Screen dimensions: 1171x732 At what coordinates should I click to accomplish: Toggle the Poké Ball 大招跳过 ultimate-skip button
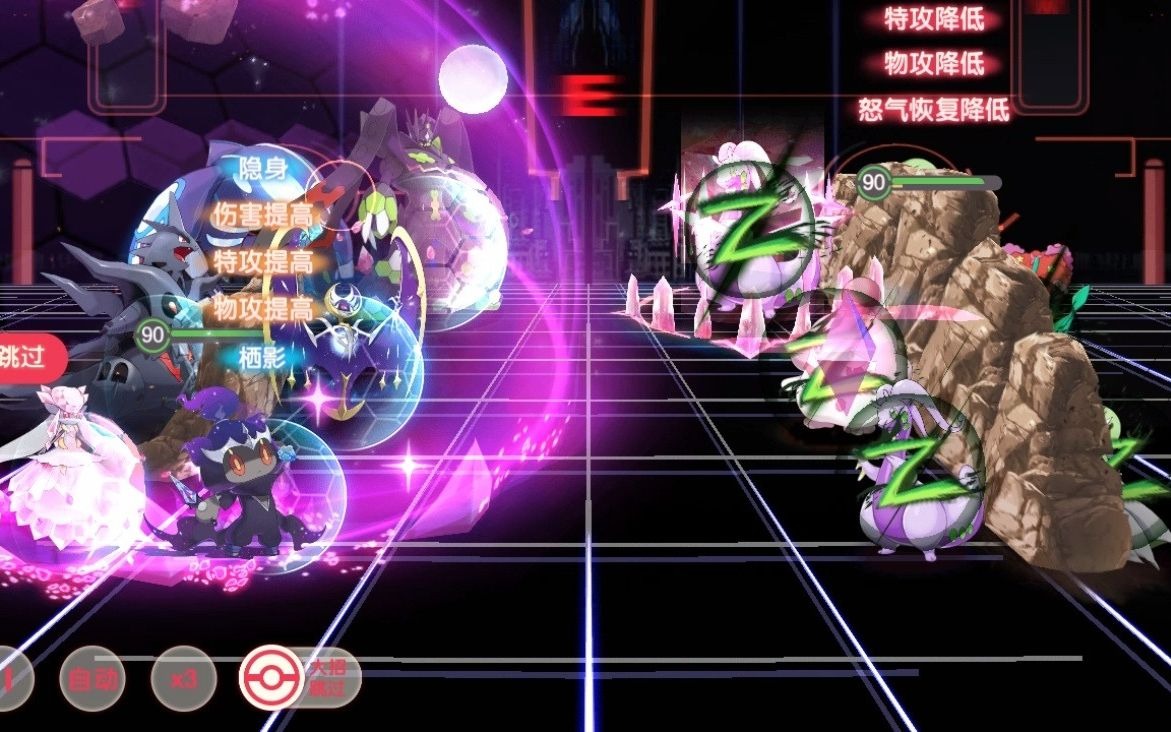point(272,678)
